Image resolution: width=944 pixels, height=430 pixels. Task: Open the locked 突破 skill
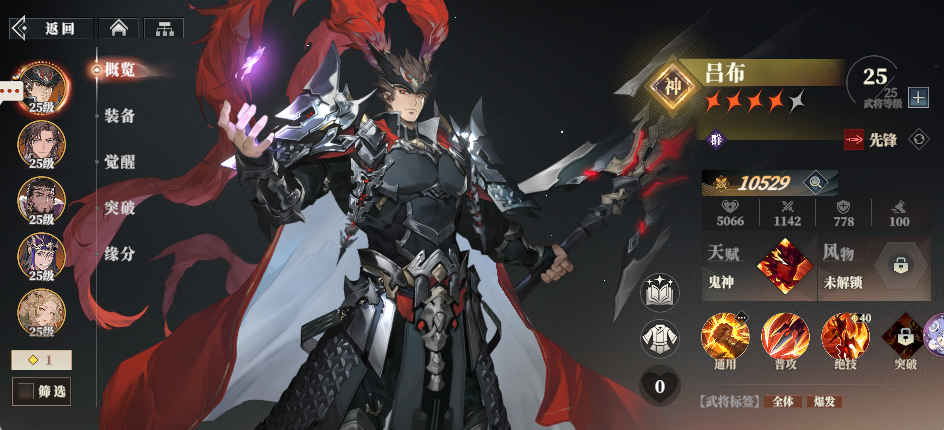(904, 337)
